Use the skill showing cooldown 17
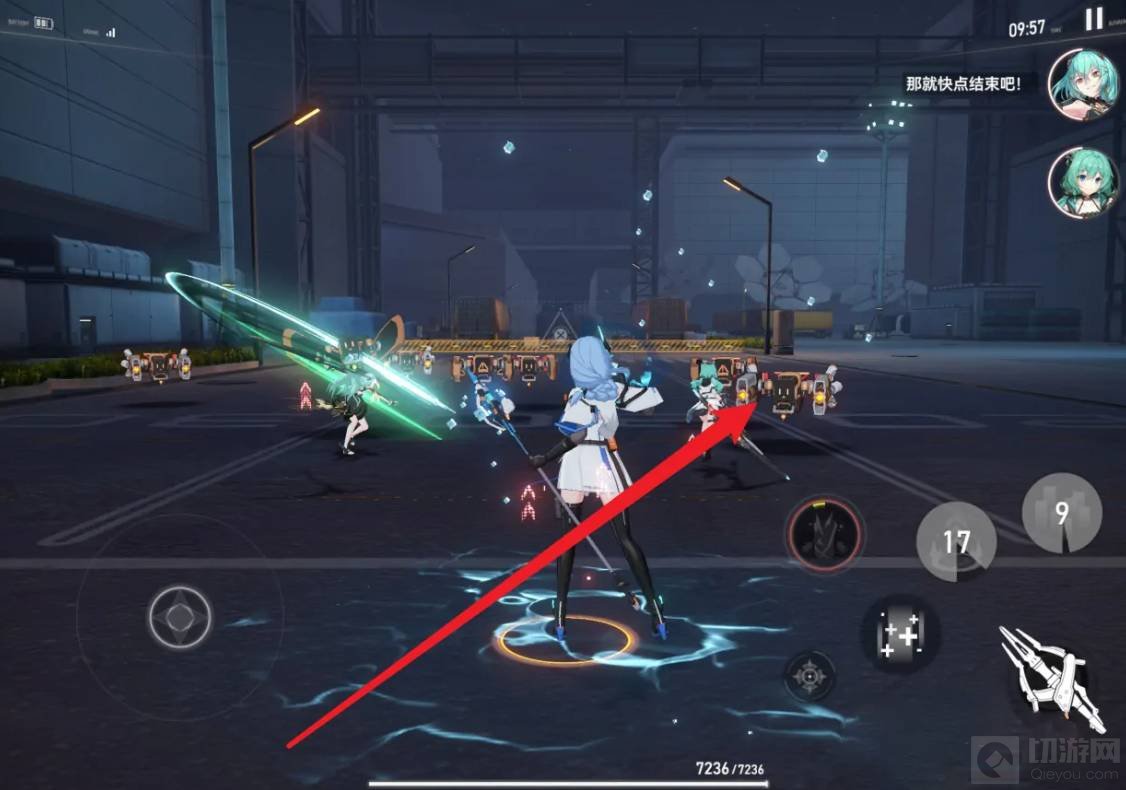This screenshot has height=790, width=1126. point(956,541)
